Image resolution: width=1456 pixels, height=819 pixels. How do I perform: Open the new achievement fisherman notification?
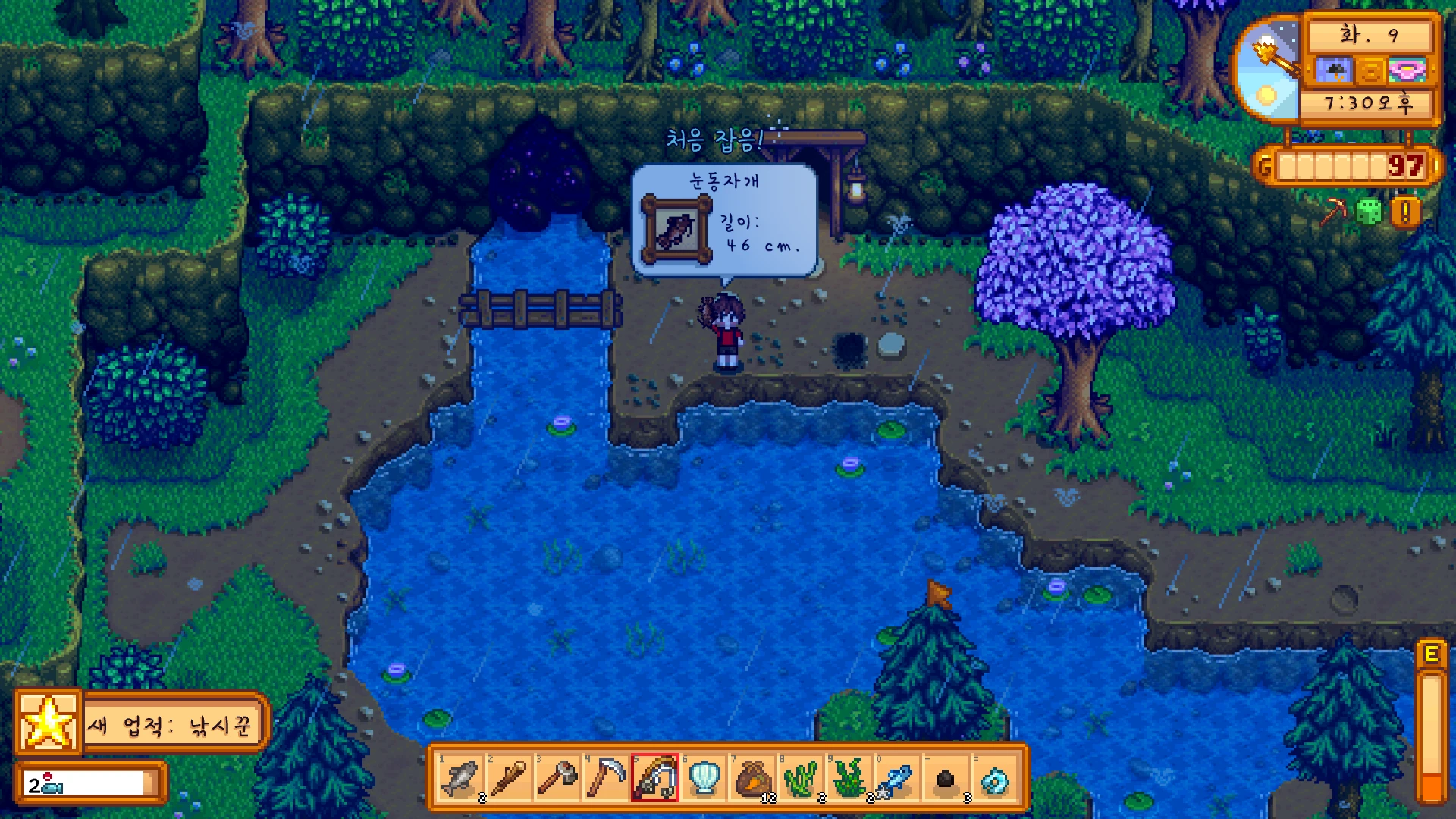(173, 725)
